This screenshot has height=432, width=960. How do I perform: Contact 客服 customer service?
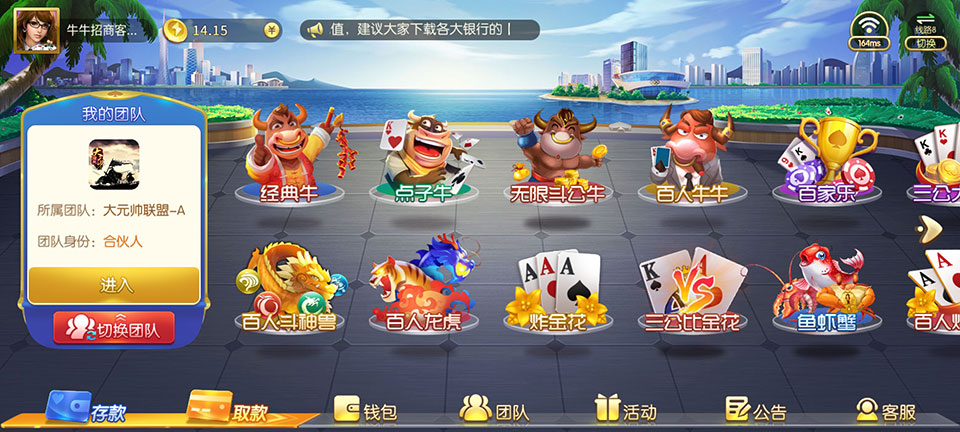pyautogui.click(x=886, y=410)
